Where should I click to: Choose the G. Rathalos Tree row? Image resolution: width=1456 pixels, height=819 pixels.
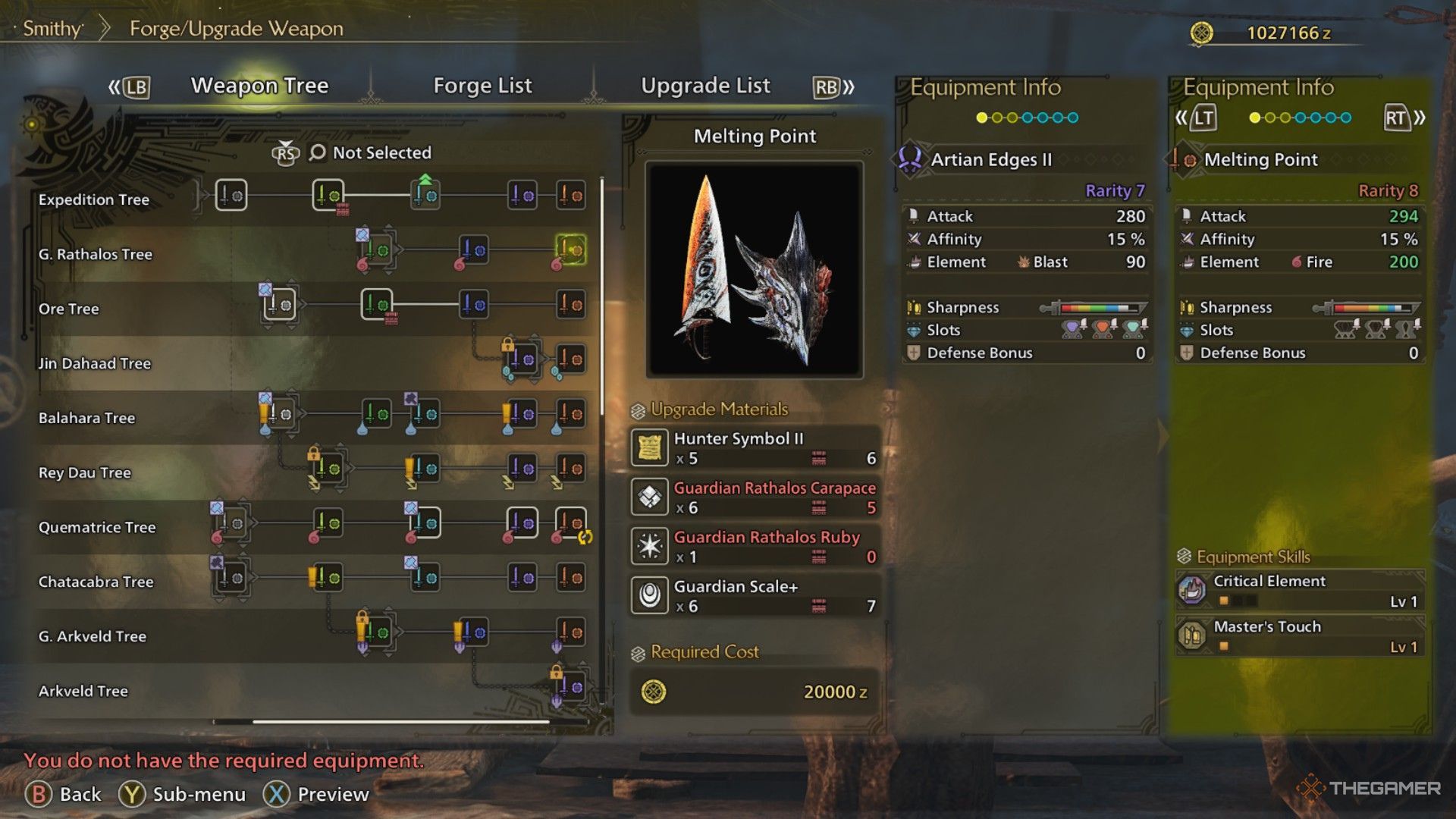click(96, 254)
